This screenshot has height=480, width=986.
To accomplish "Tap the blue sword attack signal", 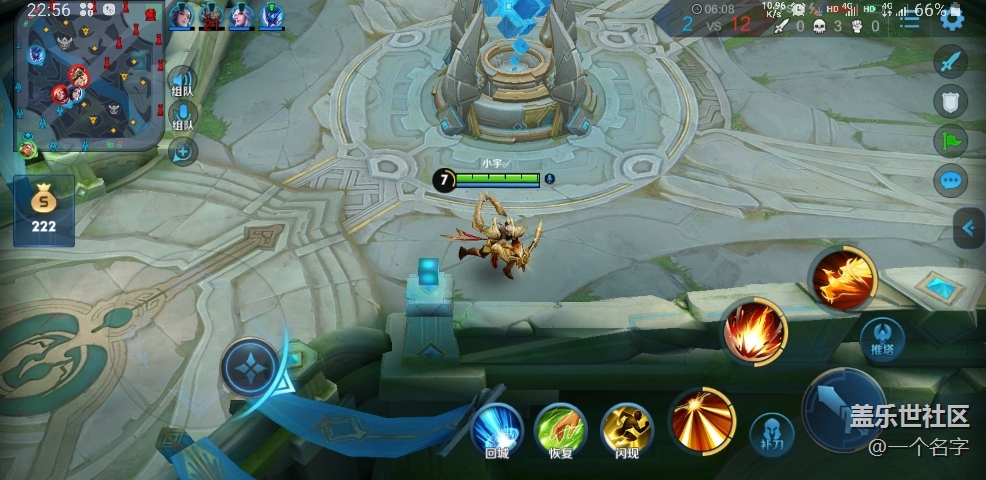I will [x=951, y=60].
